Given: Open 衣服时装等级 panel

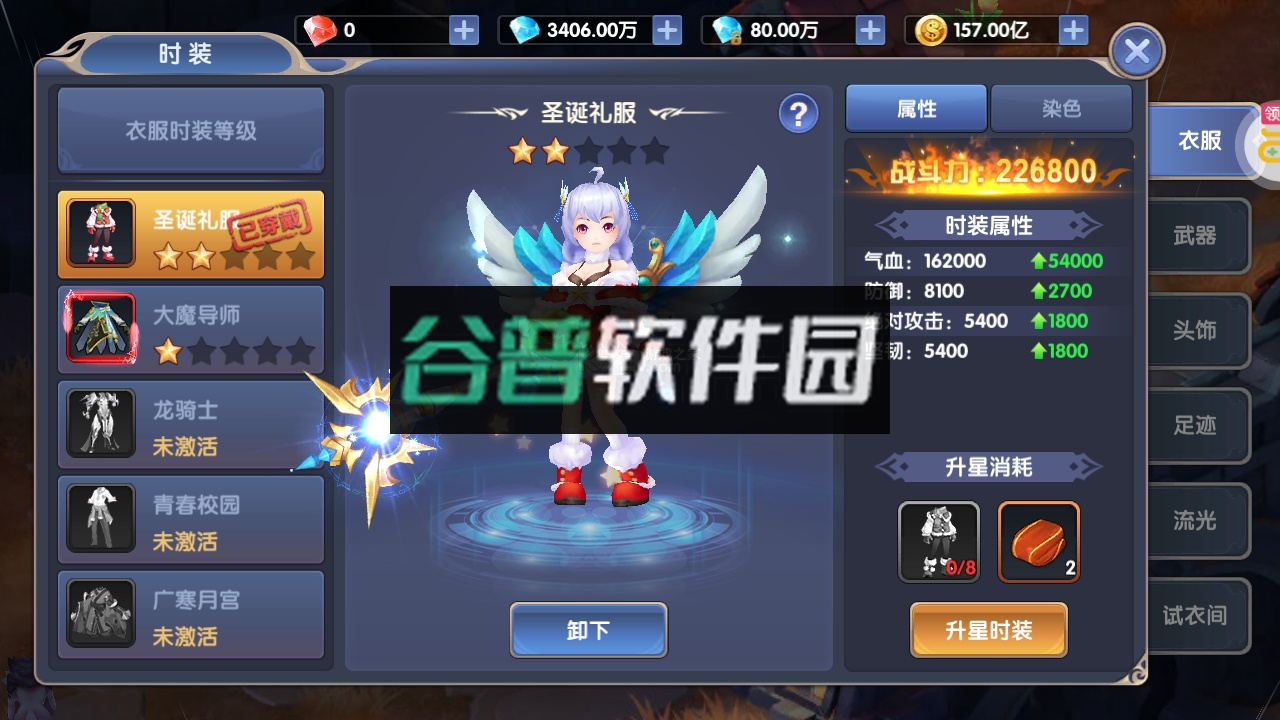Looking at the screenshot, I should (191, 130).
